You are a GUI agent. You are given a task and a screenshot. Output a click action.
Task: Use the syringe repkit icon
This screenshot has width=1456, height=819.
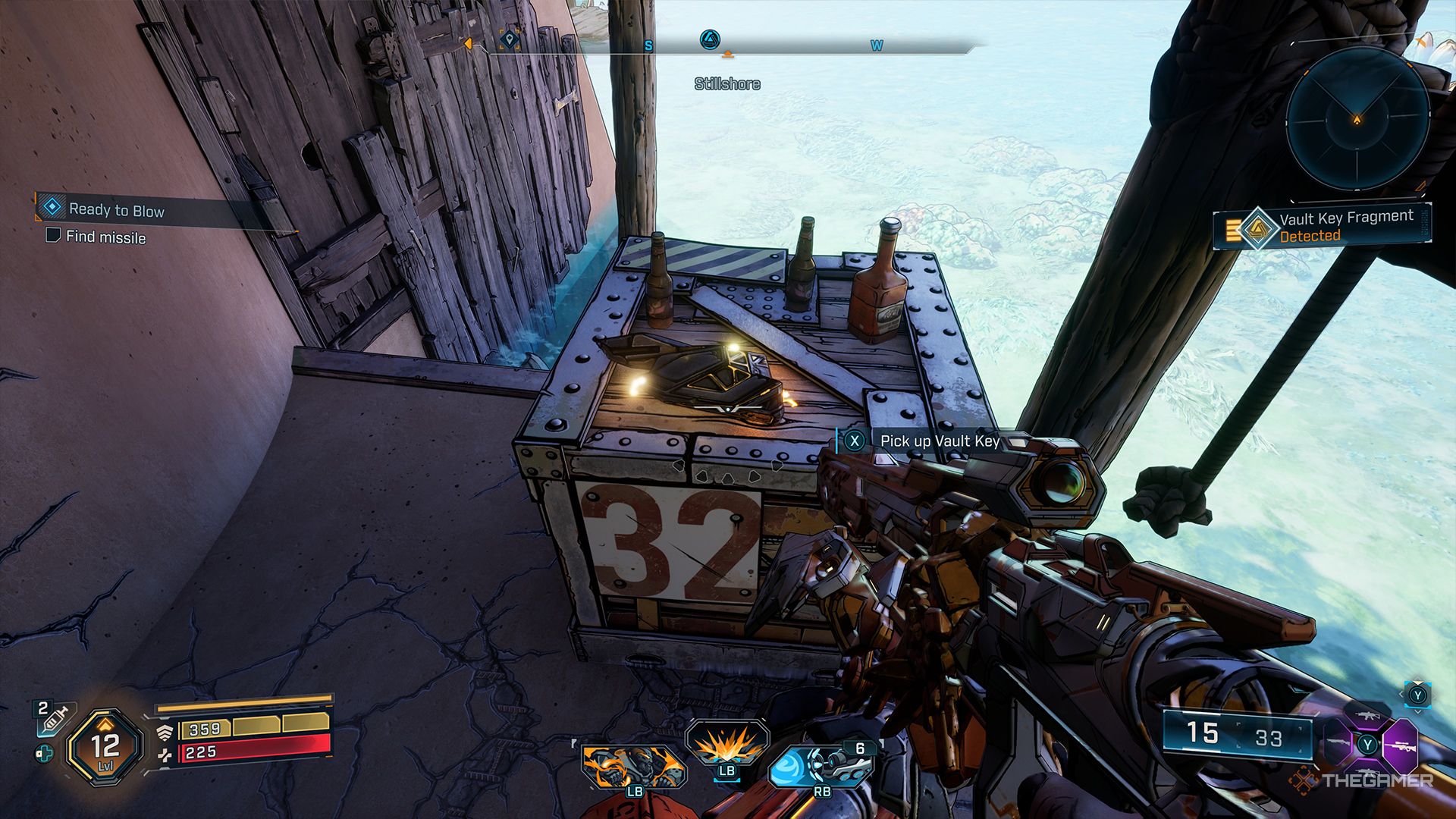55,718
